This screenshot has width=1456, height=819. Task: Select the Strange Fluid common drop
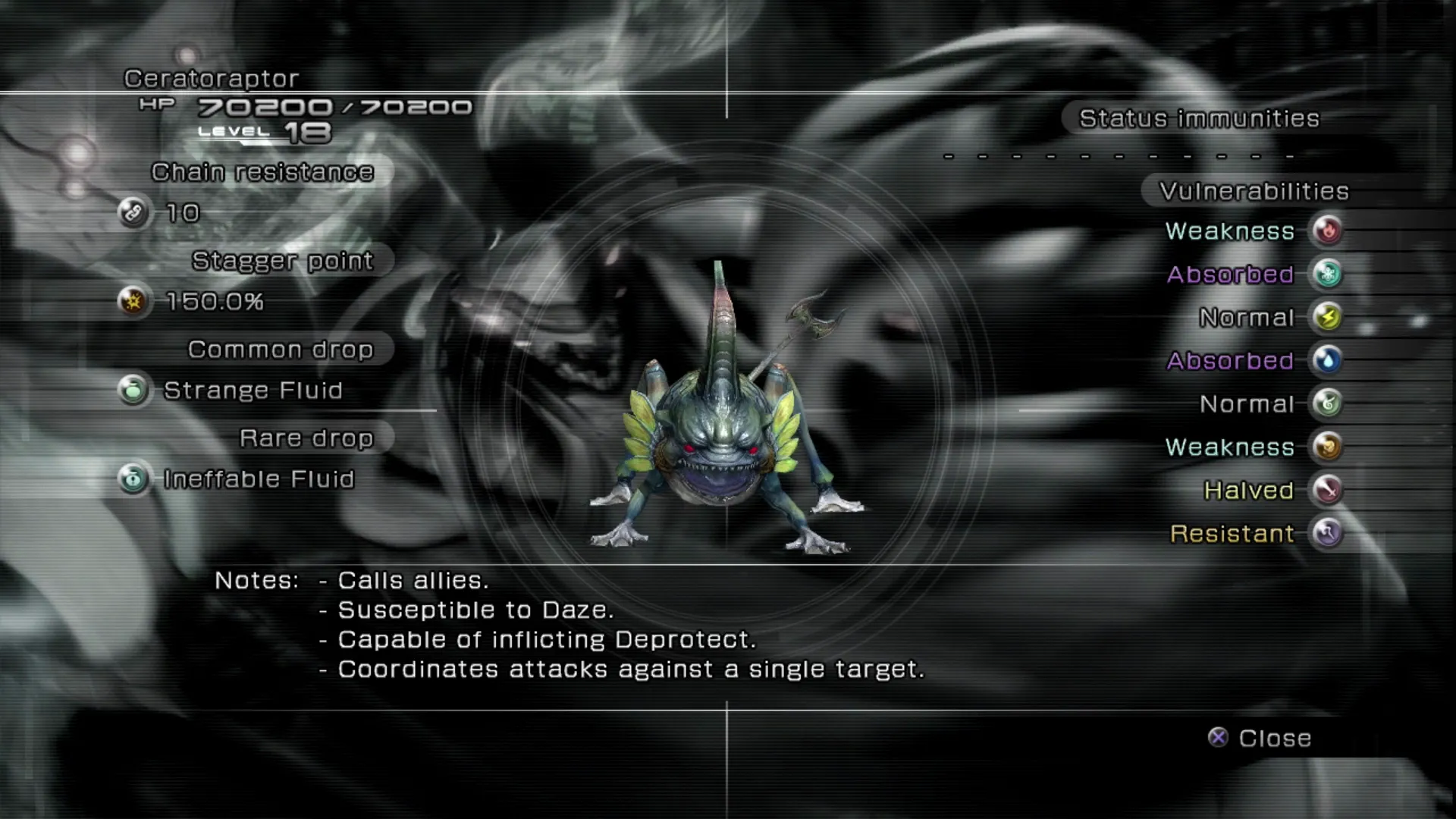click(x=253, y=391)
